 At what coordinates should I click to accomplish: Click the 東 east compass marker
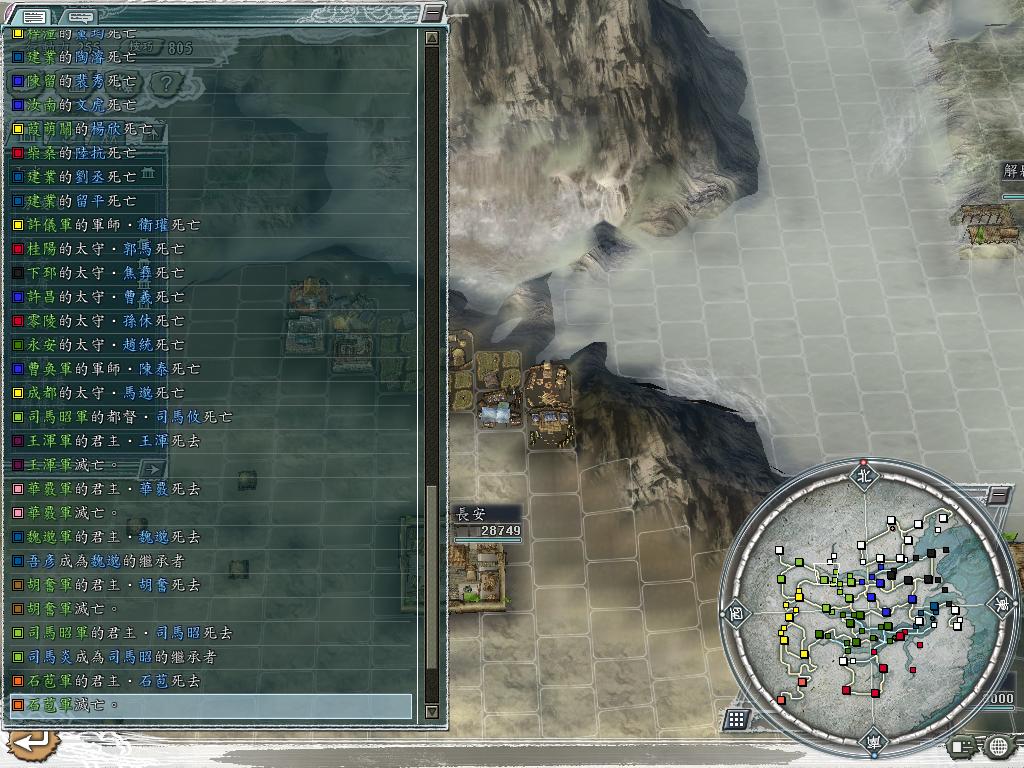coord(999,603)
